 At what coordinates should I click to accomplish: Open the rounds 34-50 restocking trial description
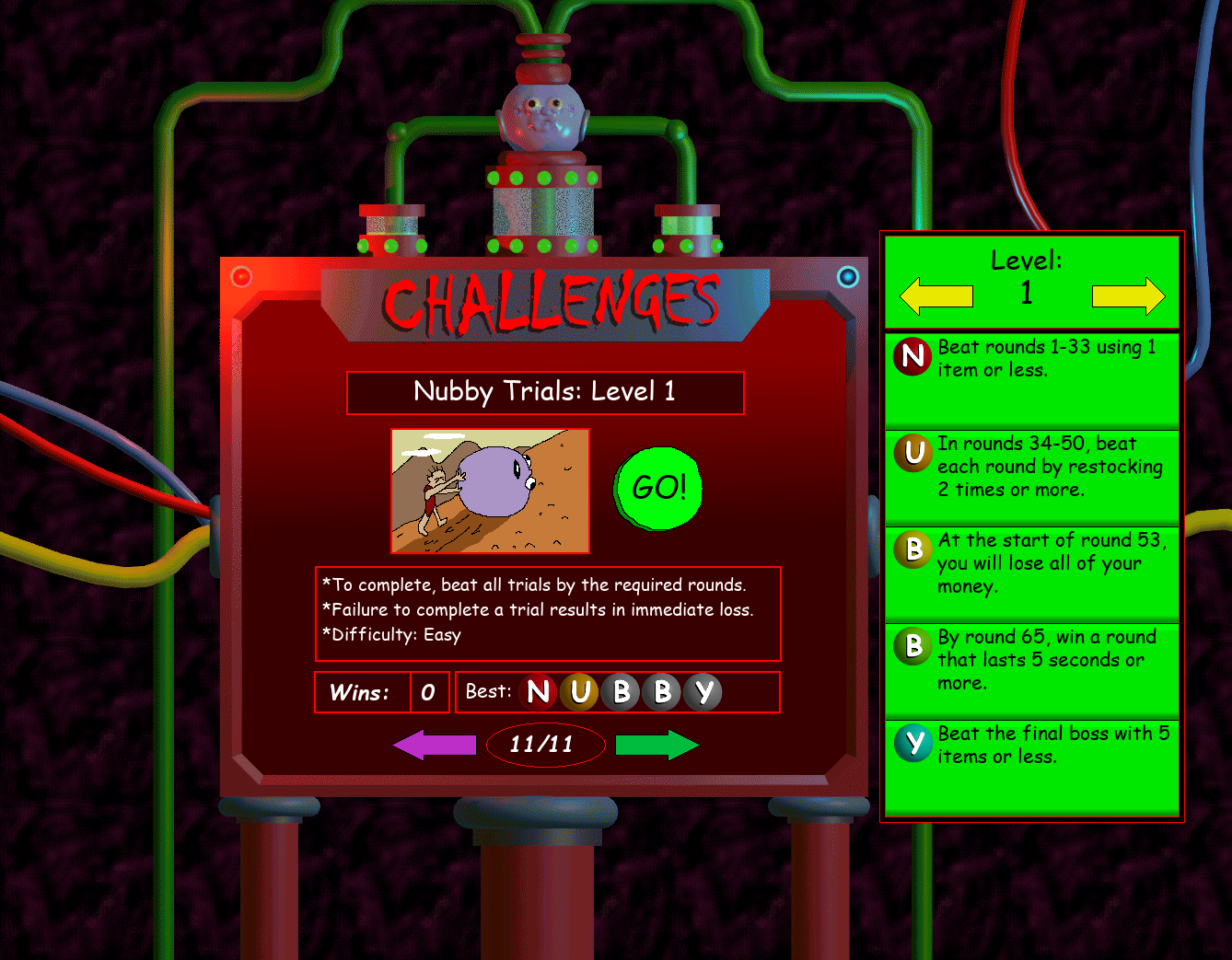point(1031,476)
